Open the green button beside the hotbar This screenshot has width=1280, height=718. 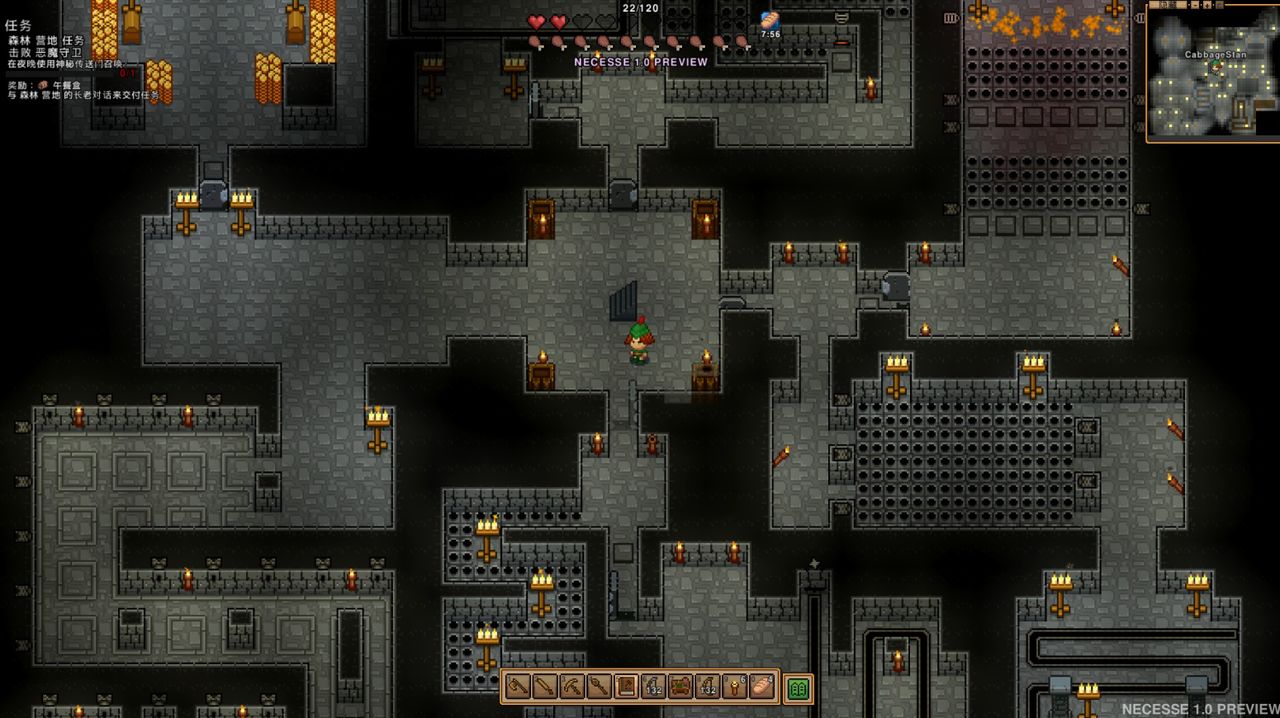[798, 688]
